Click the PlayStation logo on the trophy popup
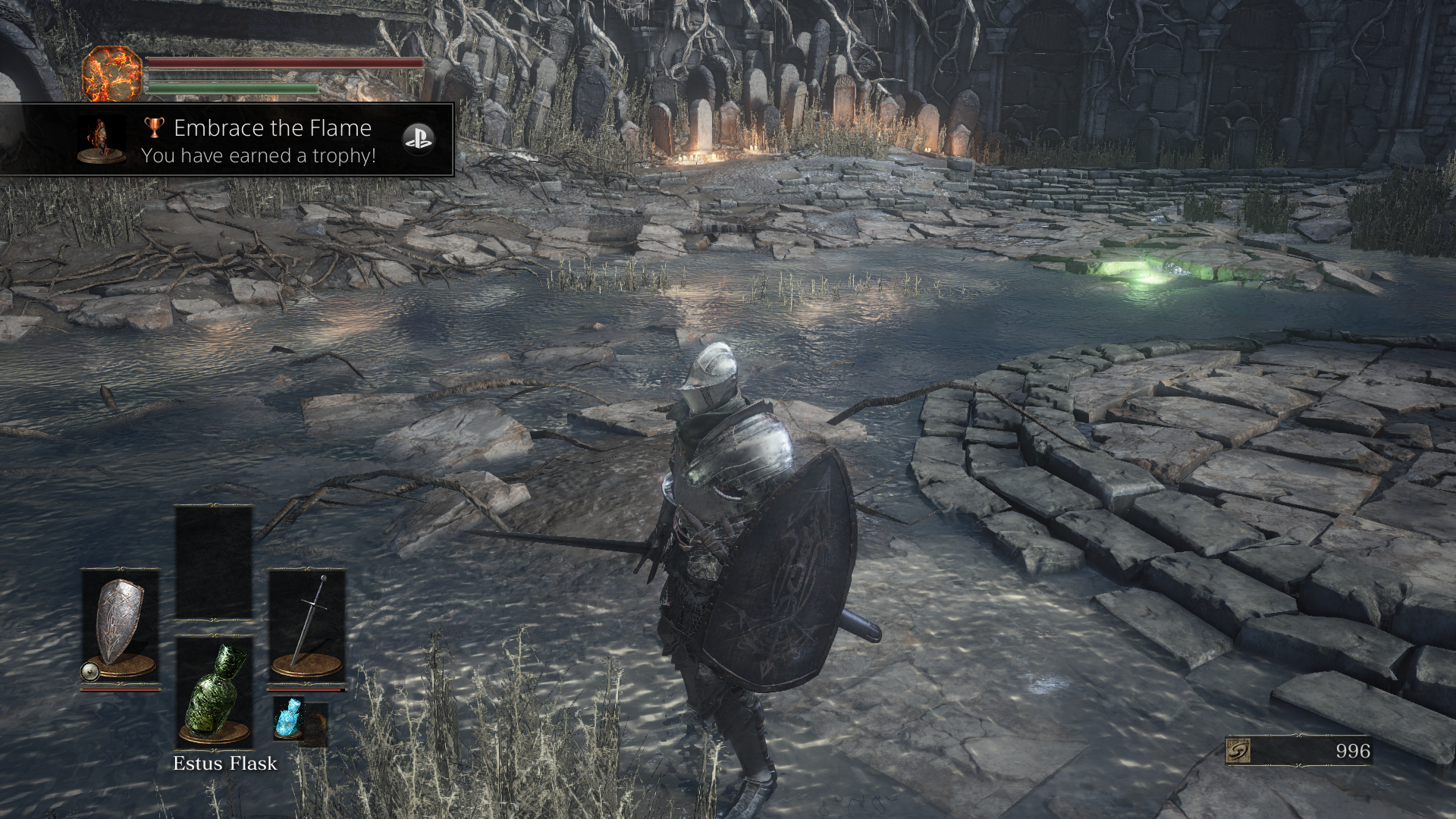1456x819 pixels. [x=417, y=139]
